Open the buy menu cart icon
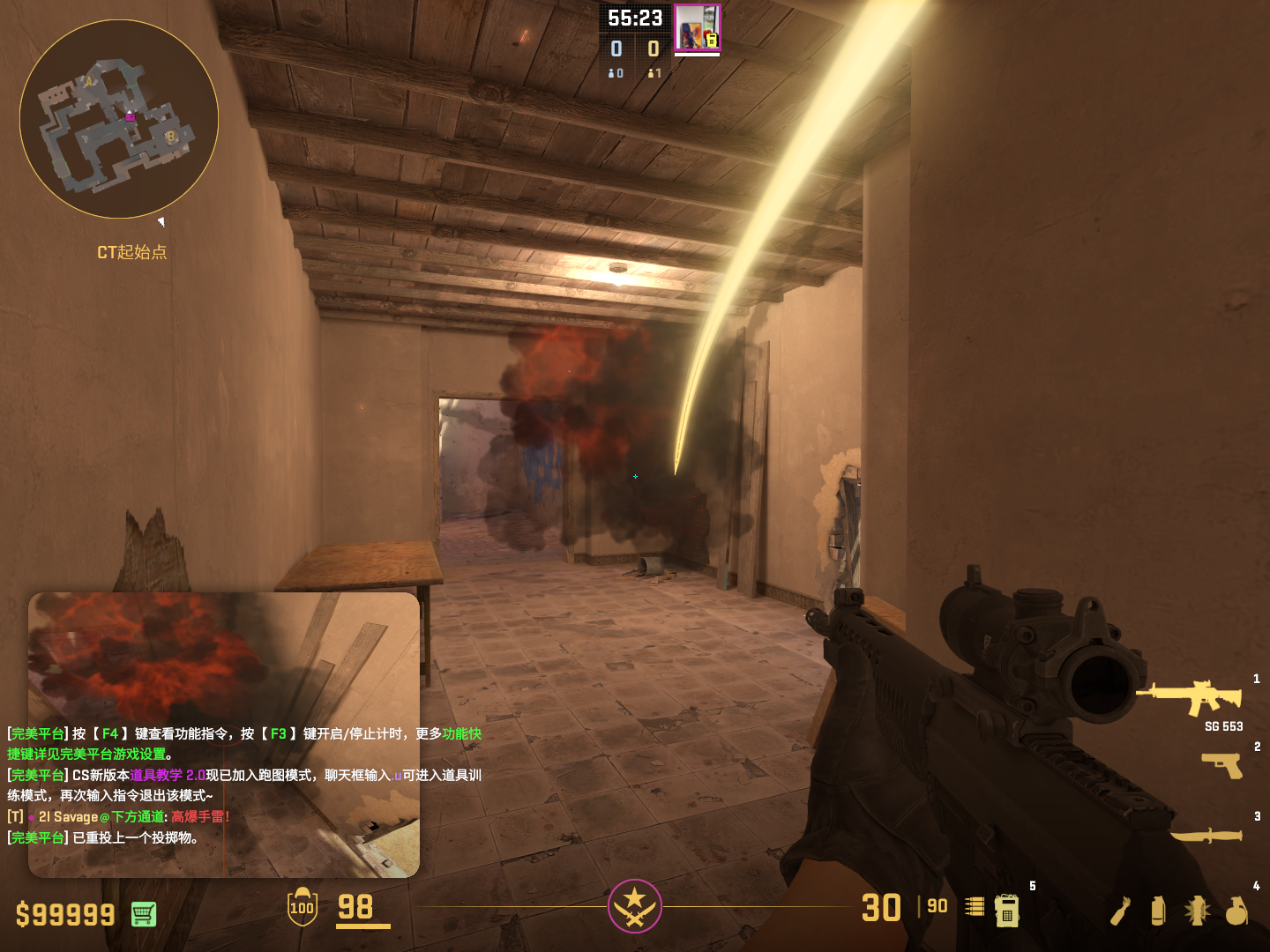 (x=144, y=914)
